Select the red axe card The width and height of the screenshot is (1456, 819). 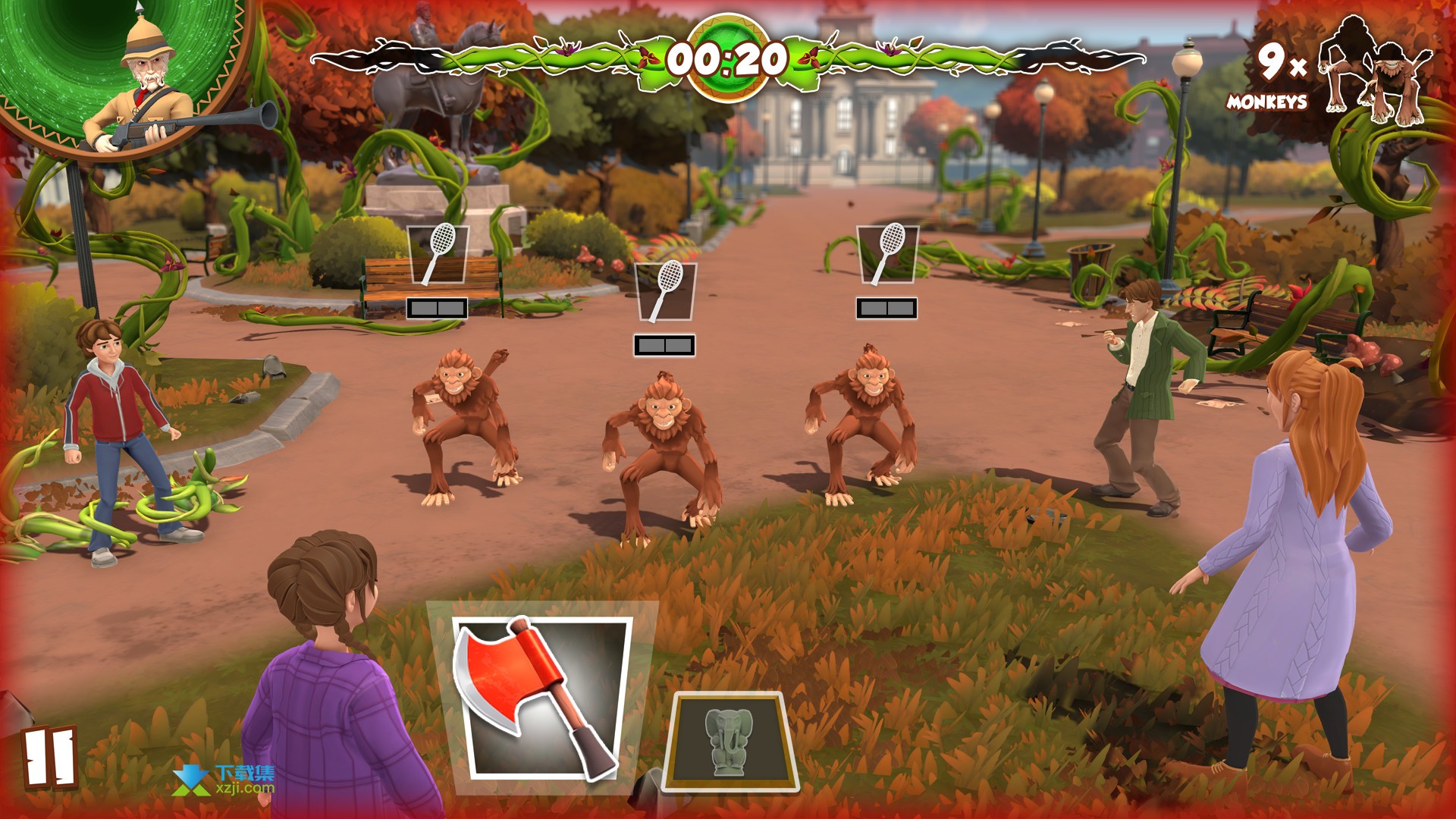(x=543, y=698)
